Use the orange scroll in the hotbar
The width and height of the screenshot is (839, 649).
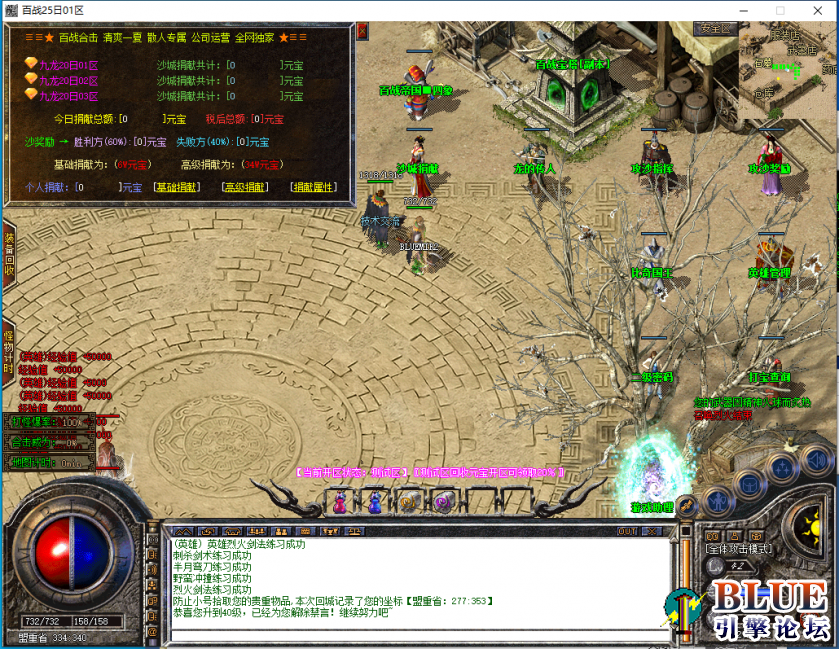pyautogui.click(x=409, y=503)
